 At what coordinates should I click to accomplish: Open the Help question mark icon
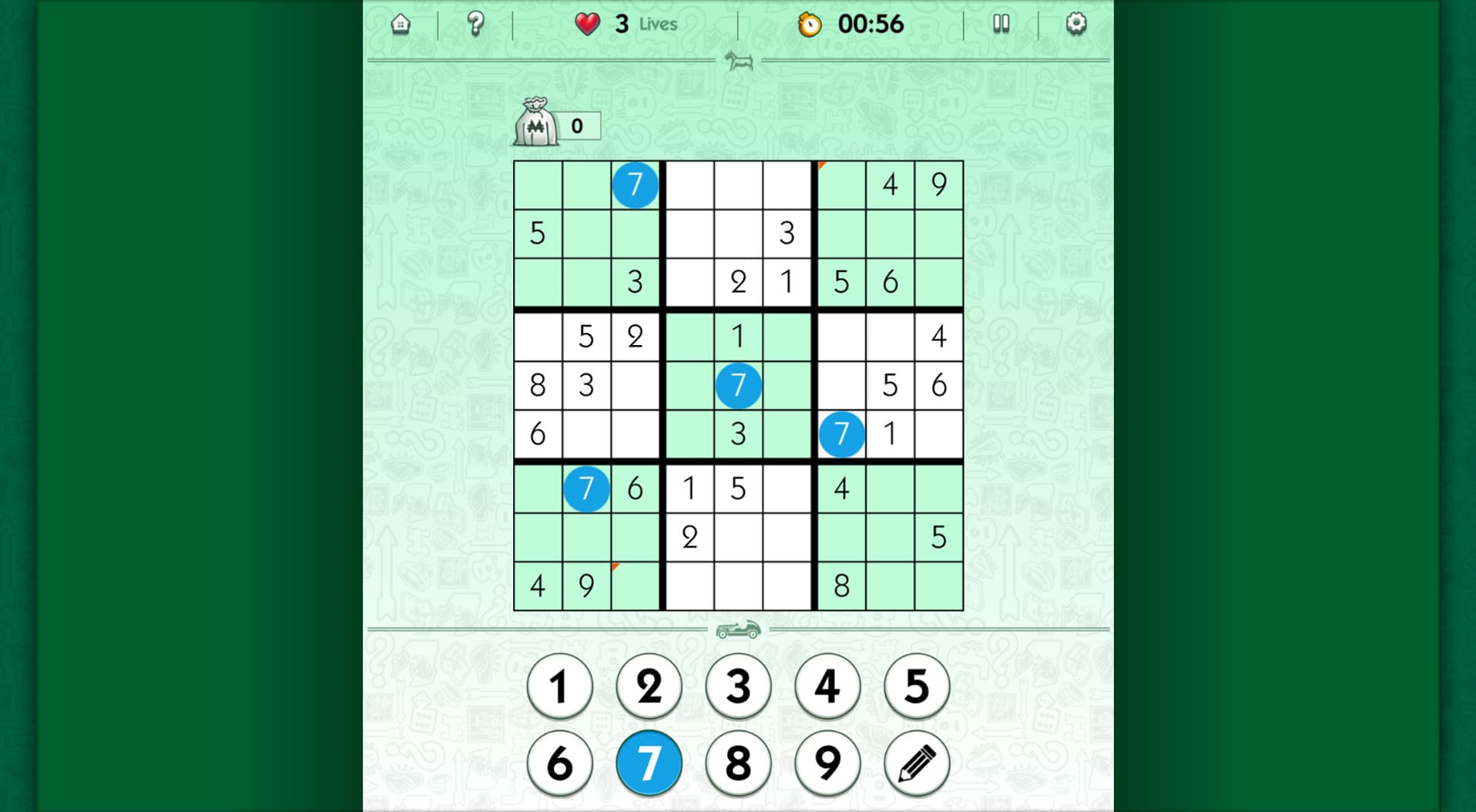(x=475, y=24)
